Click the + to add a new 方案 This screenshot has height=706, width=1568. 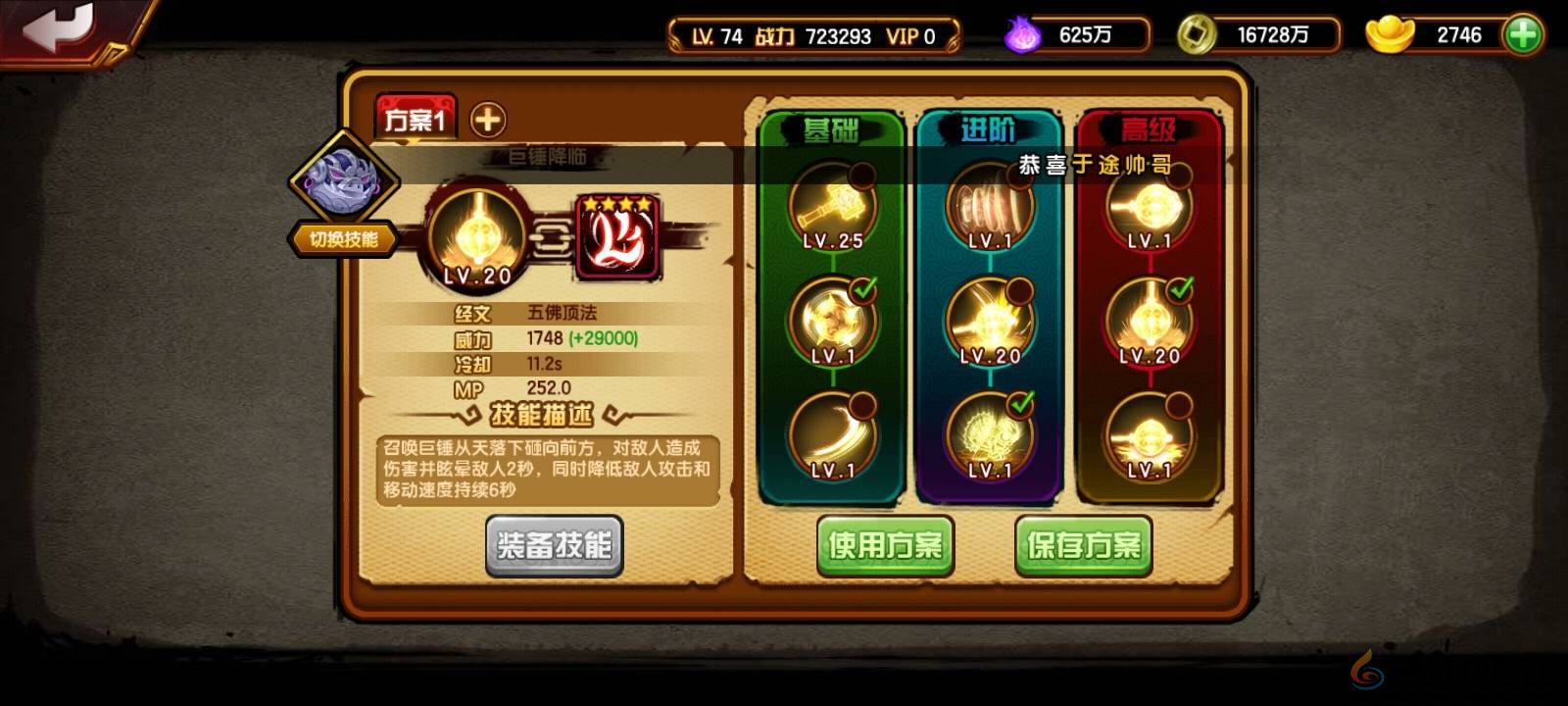tap(486, 117)
